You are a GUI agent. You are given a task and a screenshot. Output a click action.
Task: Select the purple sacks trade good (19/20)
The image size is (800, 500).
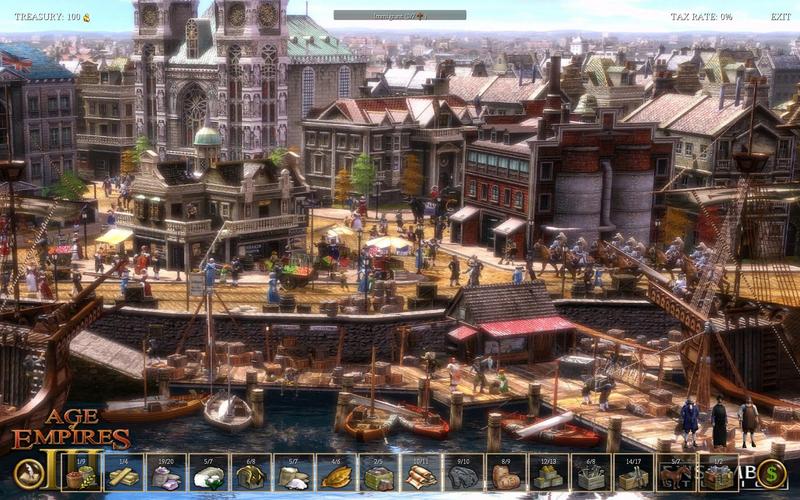coord(166,473)
